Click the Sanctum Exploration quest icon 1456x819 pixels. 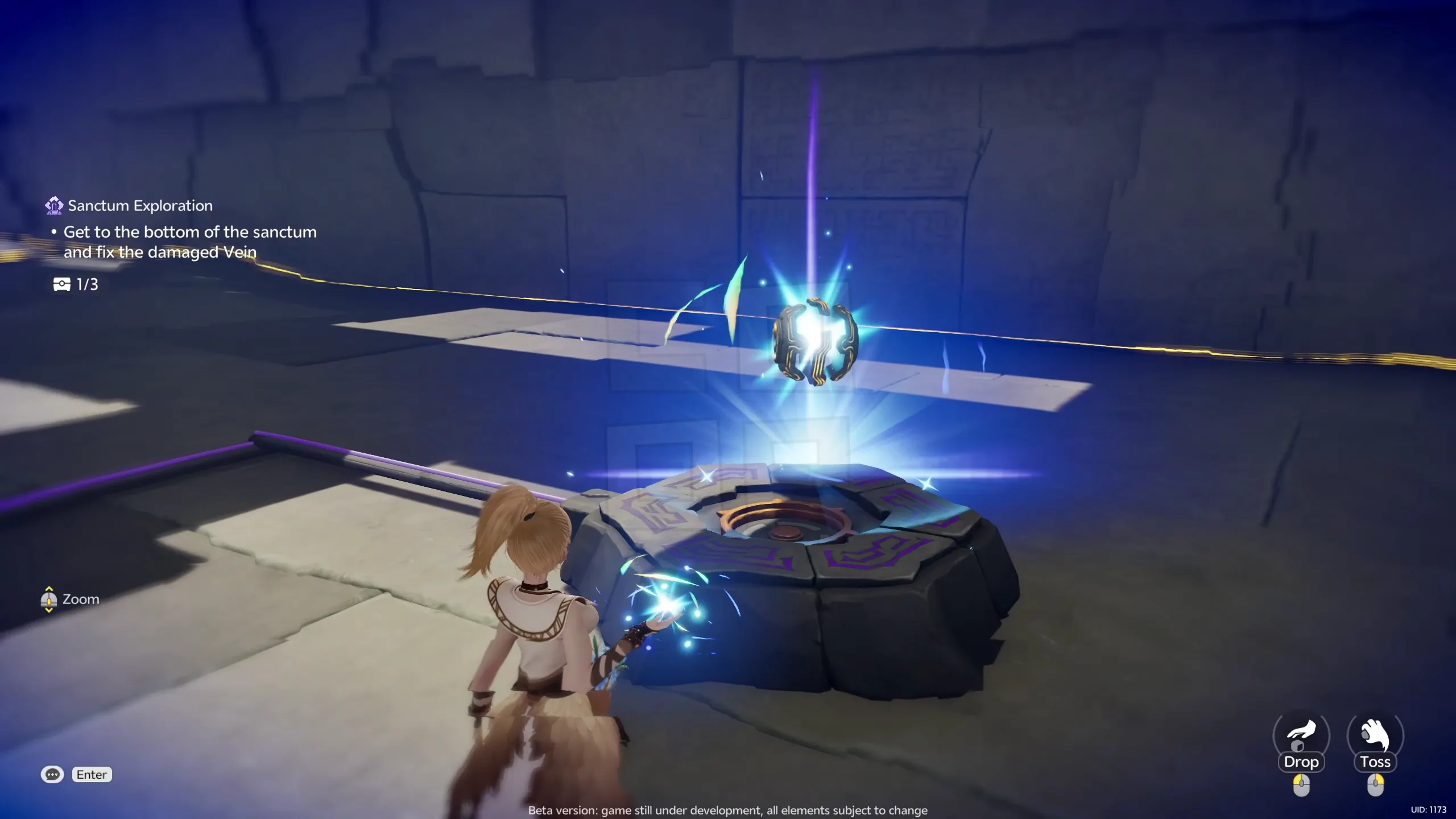pyautogui.click(x=53, y=205)
